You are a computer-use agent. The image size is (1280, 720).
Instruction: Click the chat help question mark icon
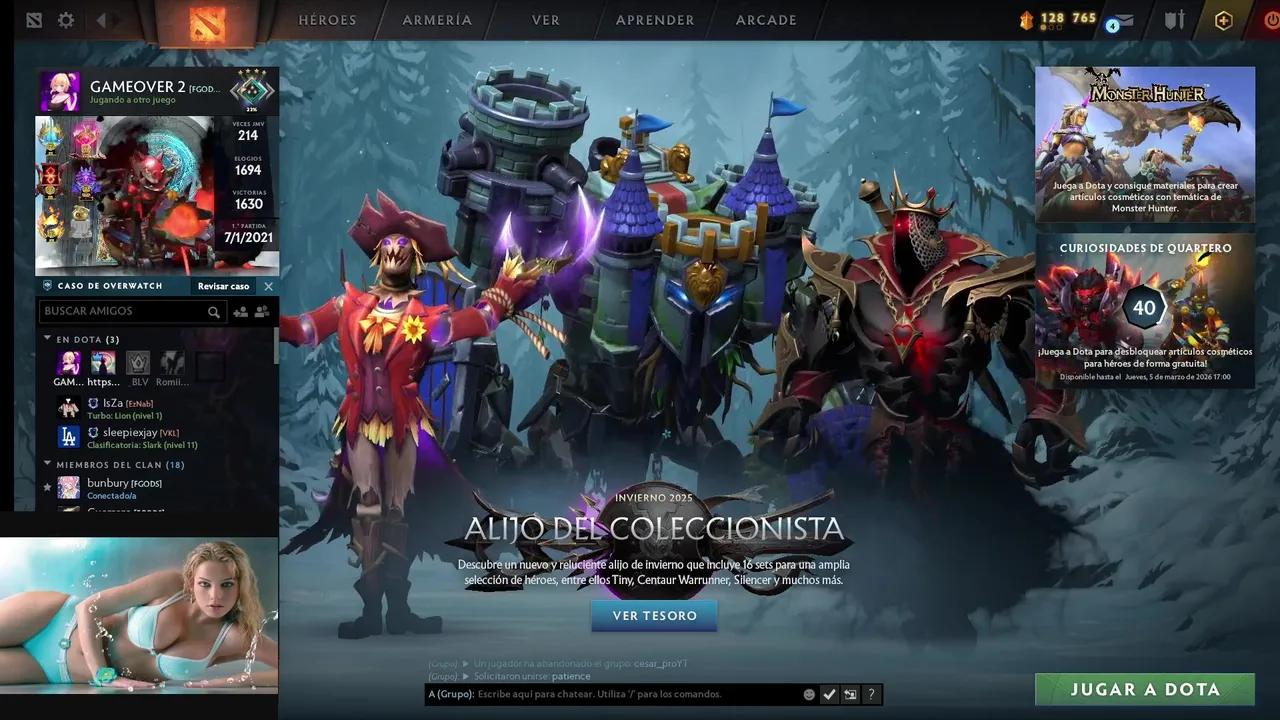coord(871,694)
